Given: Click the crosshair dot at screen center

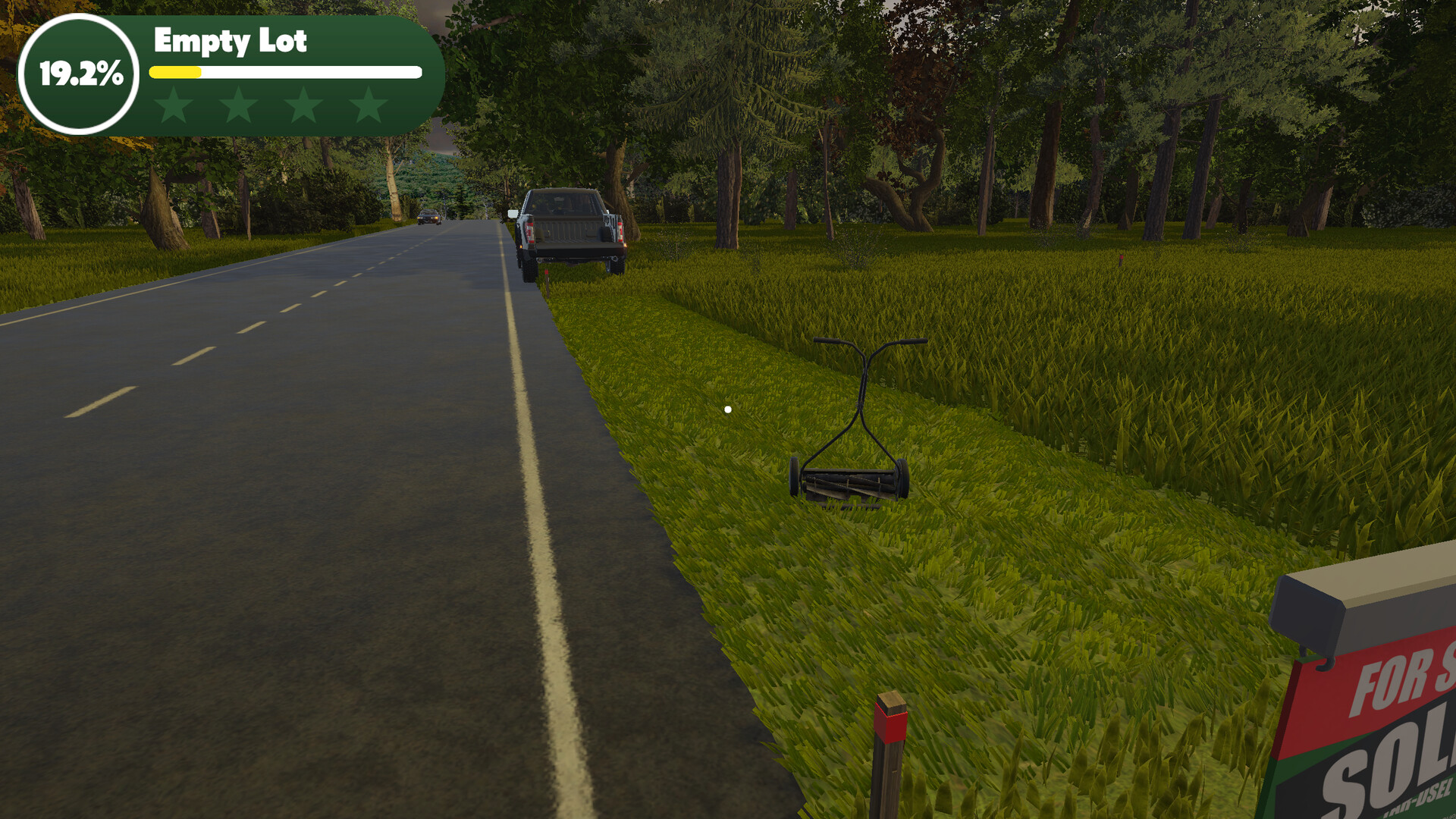Looking at the screenshot, I should point(729,408).
